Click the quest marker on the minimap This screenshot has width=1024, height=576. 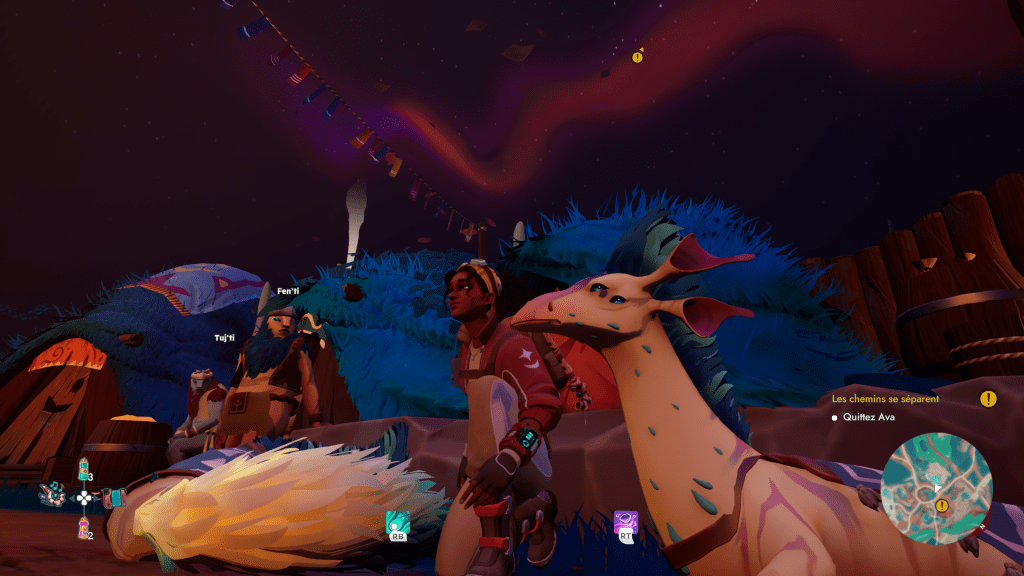(942, 506)
